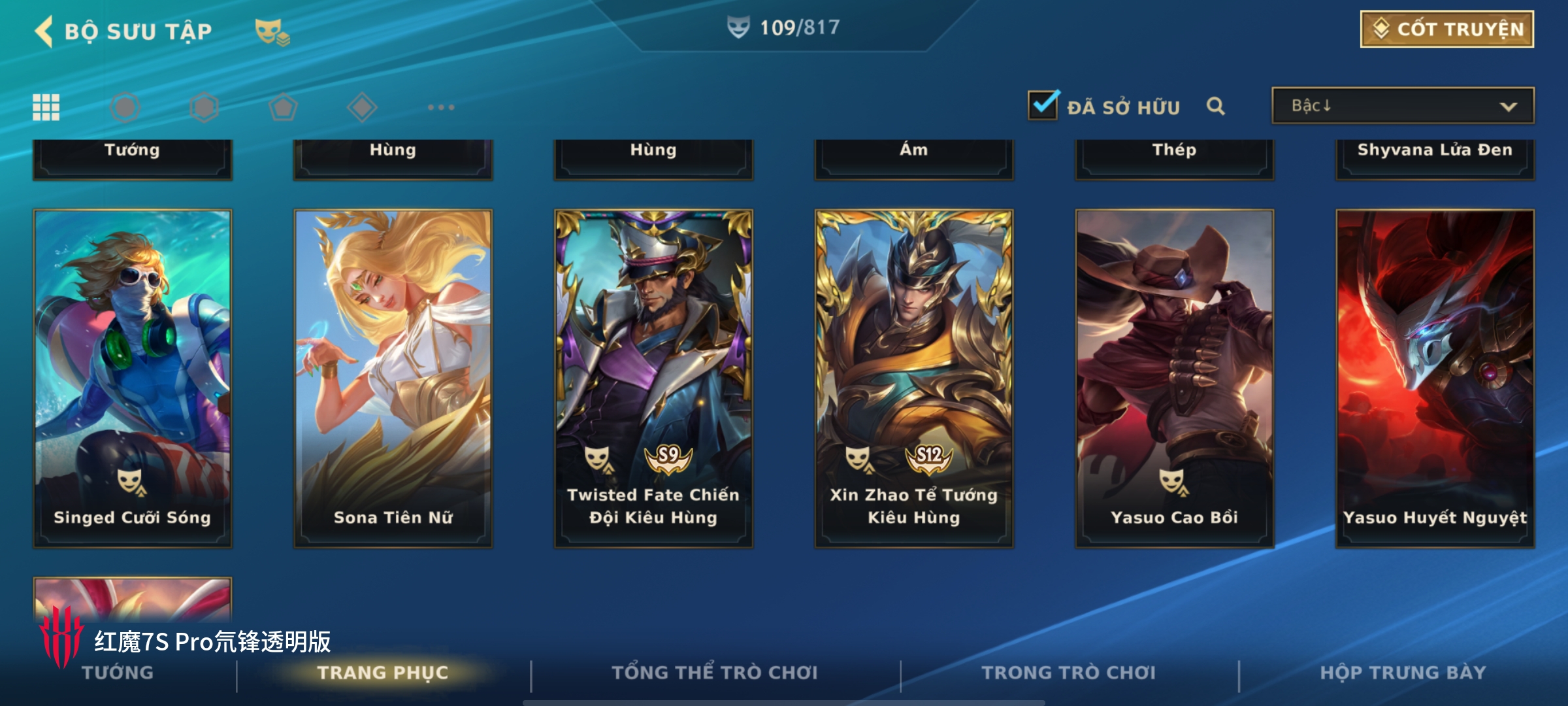This screenshot has width=1568, height=706.
Task: Select the Yasuo Cao Bồi skin card
Action: click(x=1174, y=378)
